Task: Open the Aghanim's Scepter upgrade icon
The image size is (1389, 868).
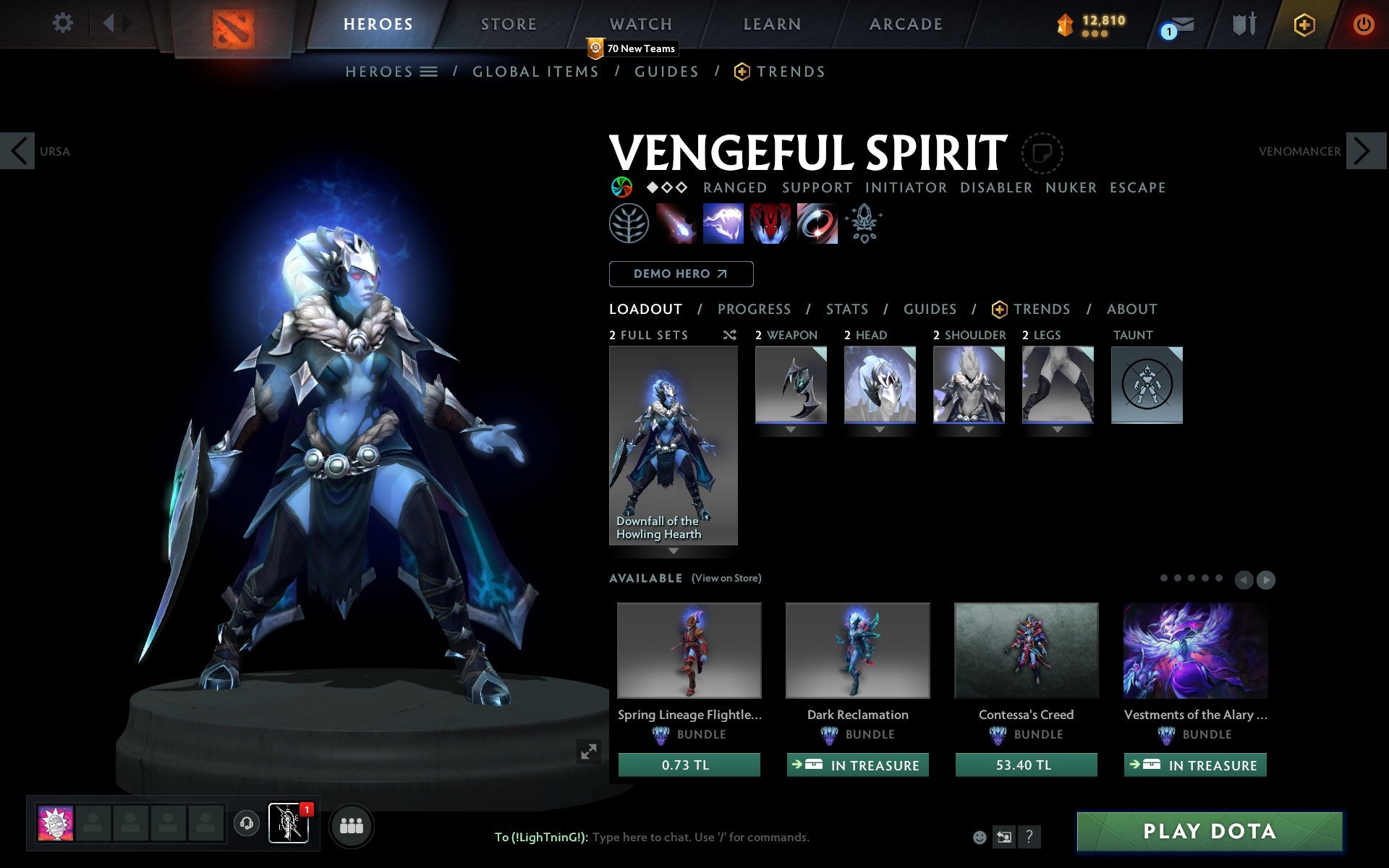Action: click(x=865, y=223)
